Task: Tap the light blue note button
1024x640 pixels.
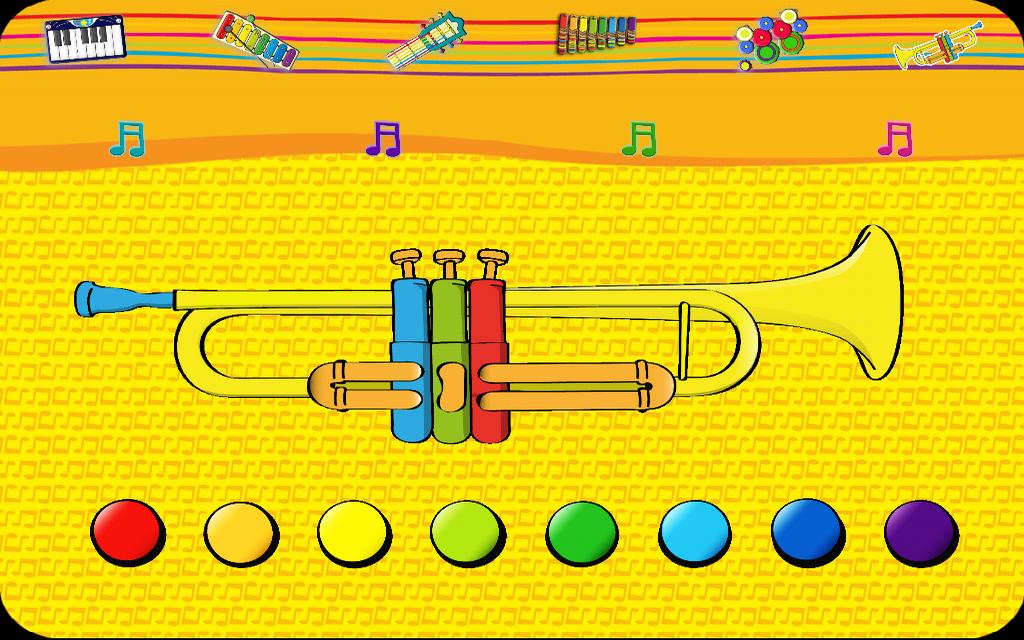Action: (x=695, y=530)
